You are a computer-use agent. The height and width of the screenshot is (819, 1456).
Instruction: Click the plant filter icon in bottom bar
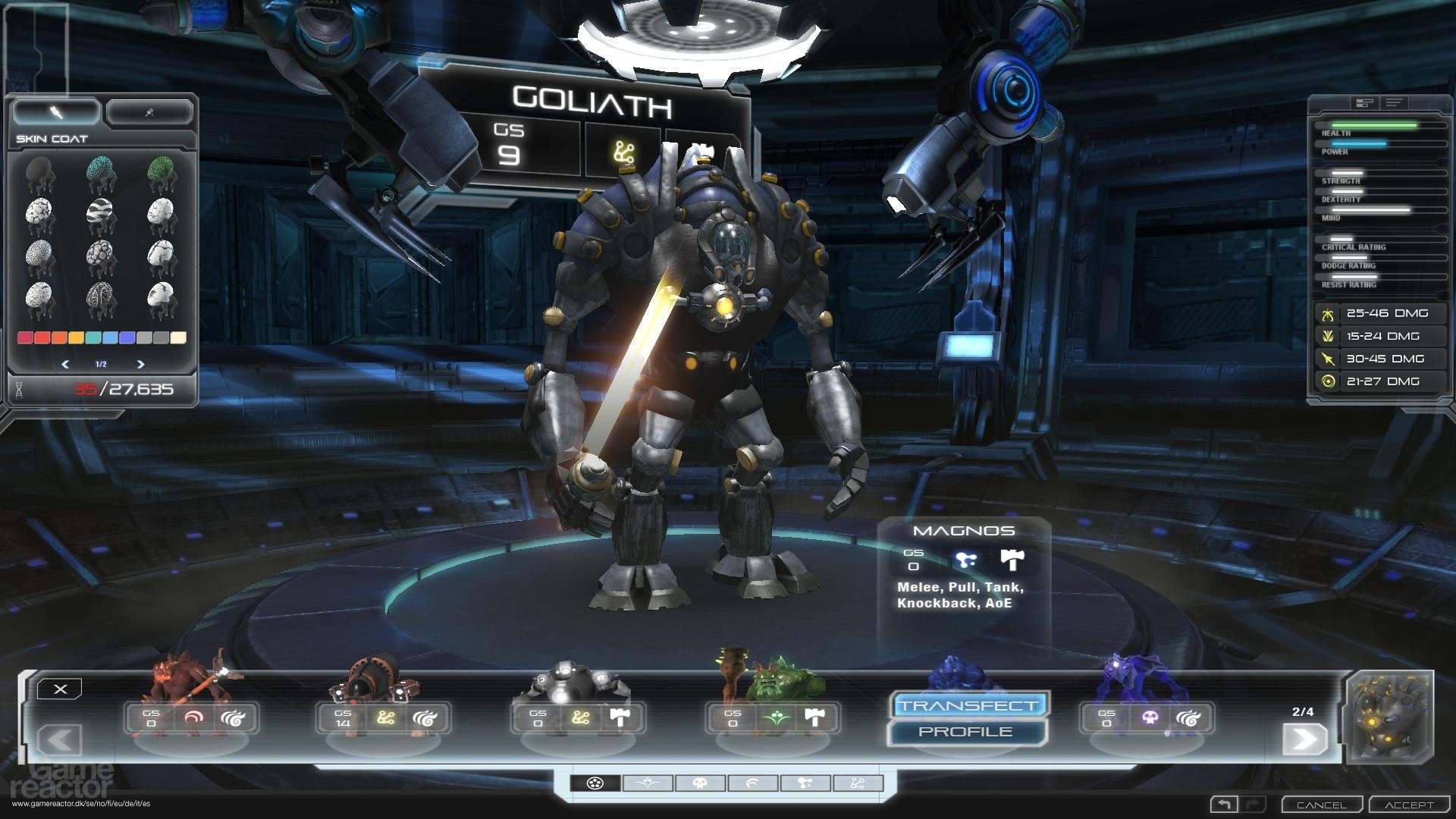[x=648, y=783]
